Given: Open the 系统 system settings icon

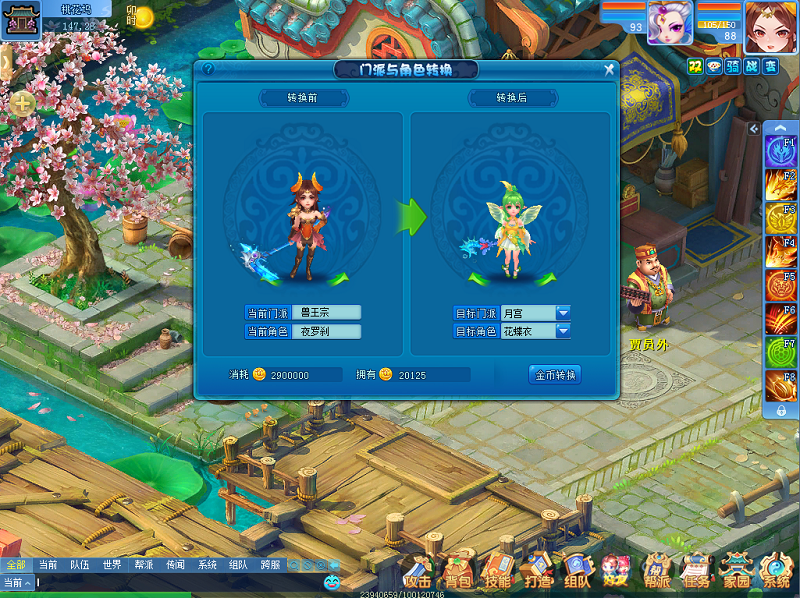Looking at the screenshot, I should pos(776,571).
